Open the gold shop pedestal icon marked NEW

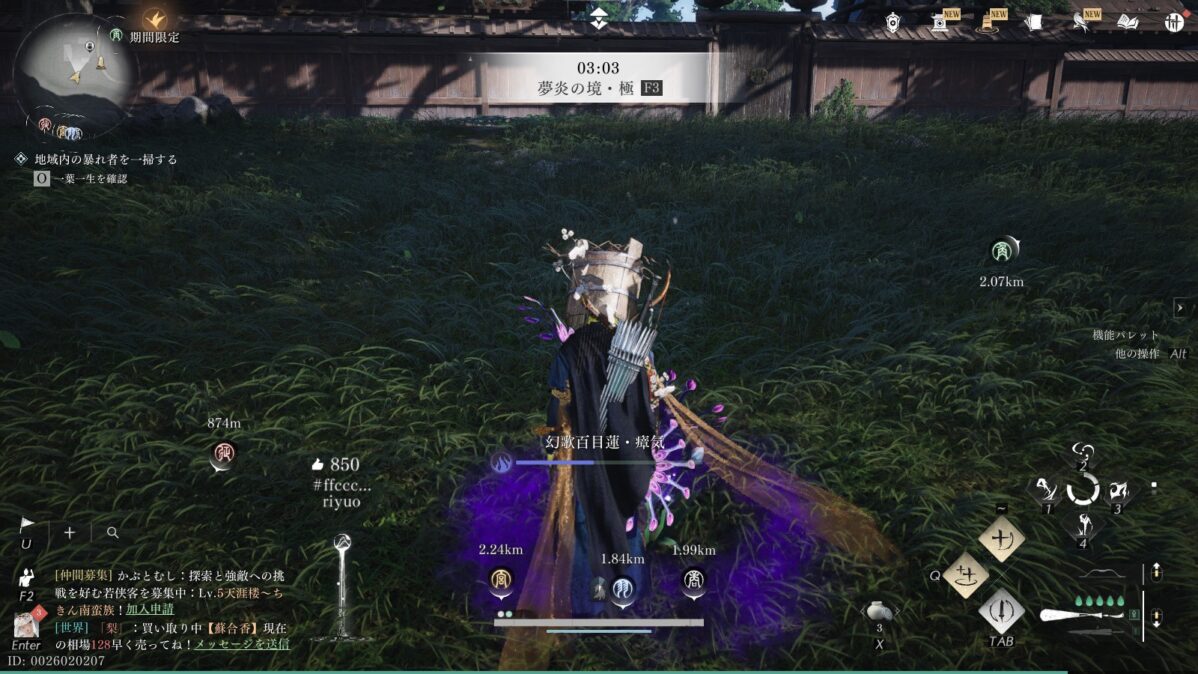point(987,22)
